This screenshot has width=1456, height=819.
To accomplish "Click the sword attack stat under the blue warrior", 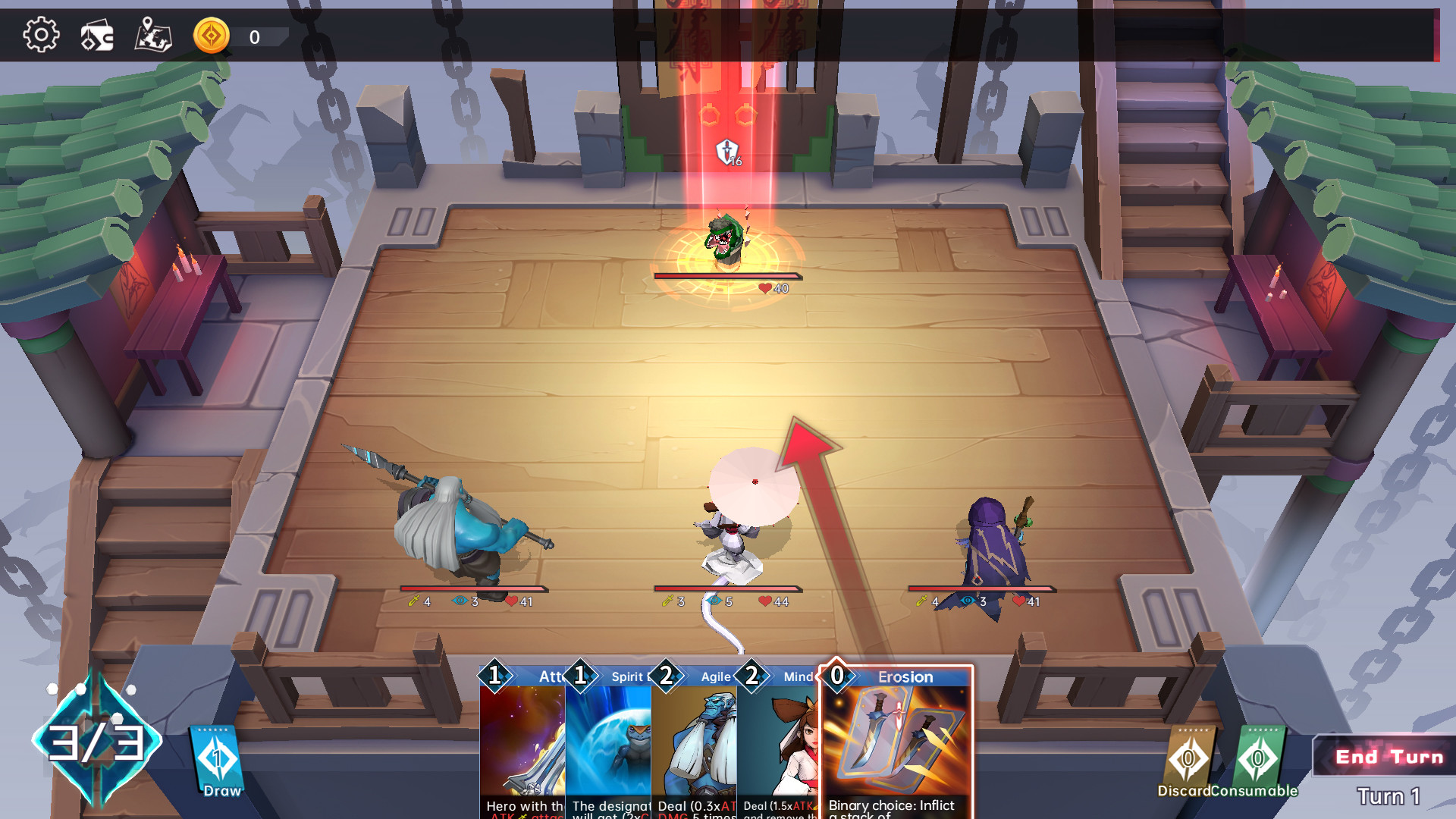I will pos(415,600).
